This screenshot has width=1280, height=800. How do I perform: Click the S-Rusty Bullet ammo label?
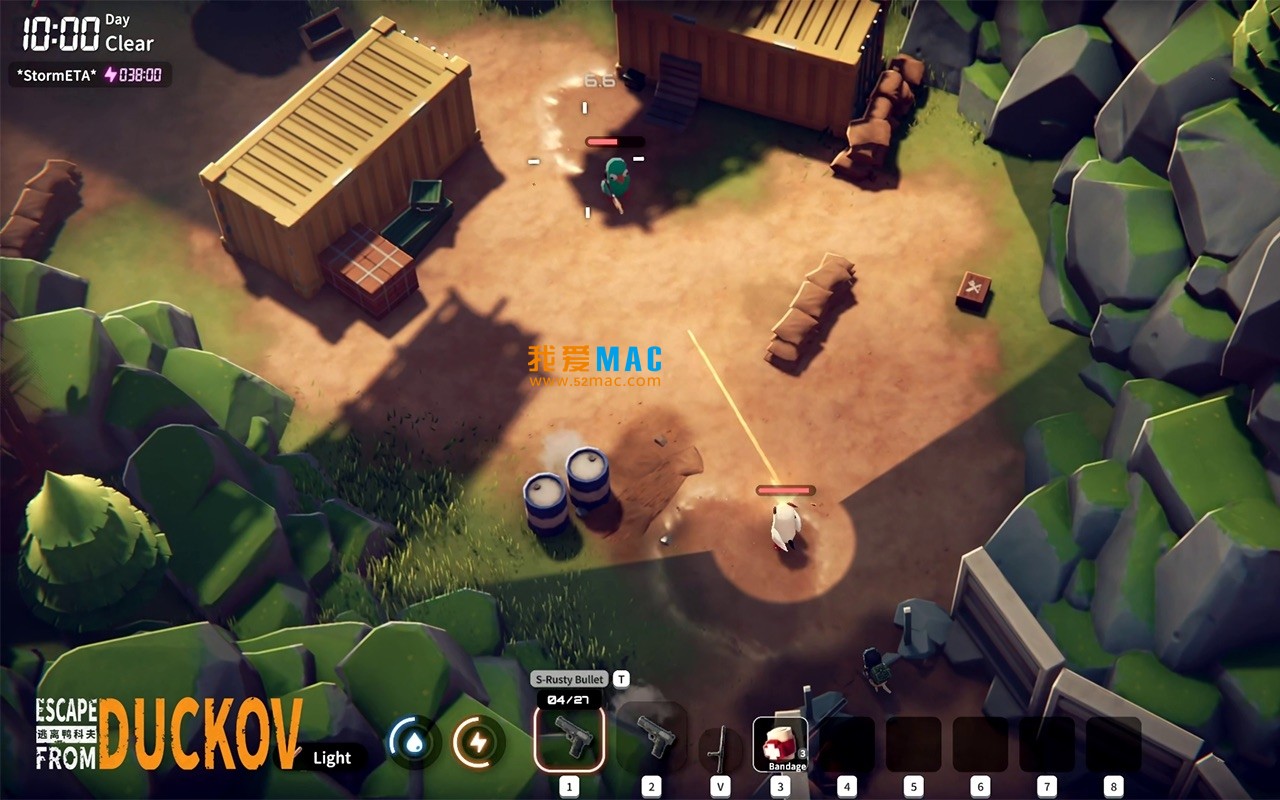(567, 678)
